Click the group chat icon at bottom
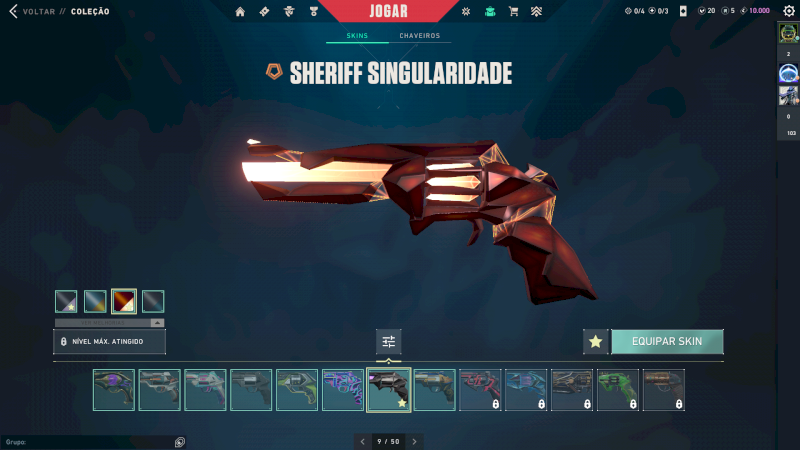Image resolution: width=800 pixels, height=450 pixels. click(x=180, y=441)
